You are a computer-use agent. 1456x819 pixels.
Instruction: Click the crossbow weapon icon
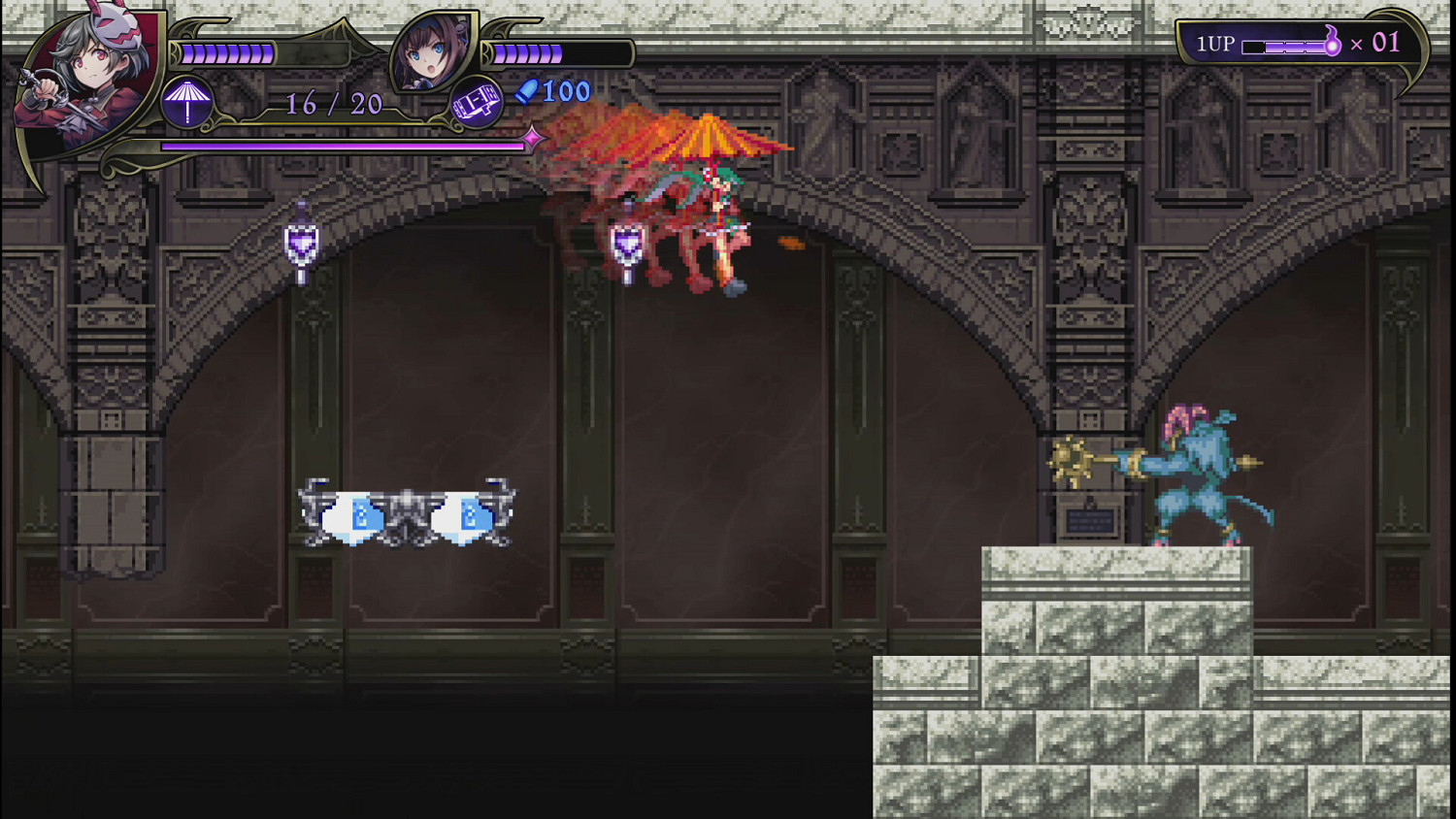[x=478, y=101]
